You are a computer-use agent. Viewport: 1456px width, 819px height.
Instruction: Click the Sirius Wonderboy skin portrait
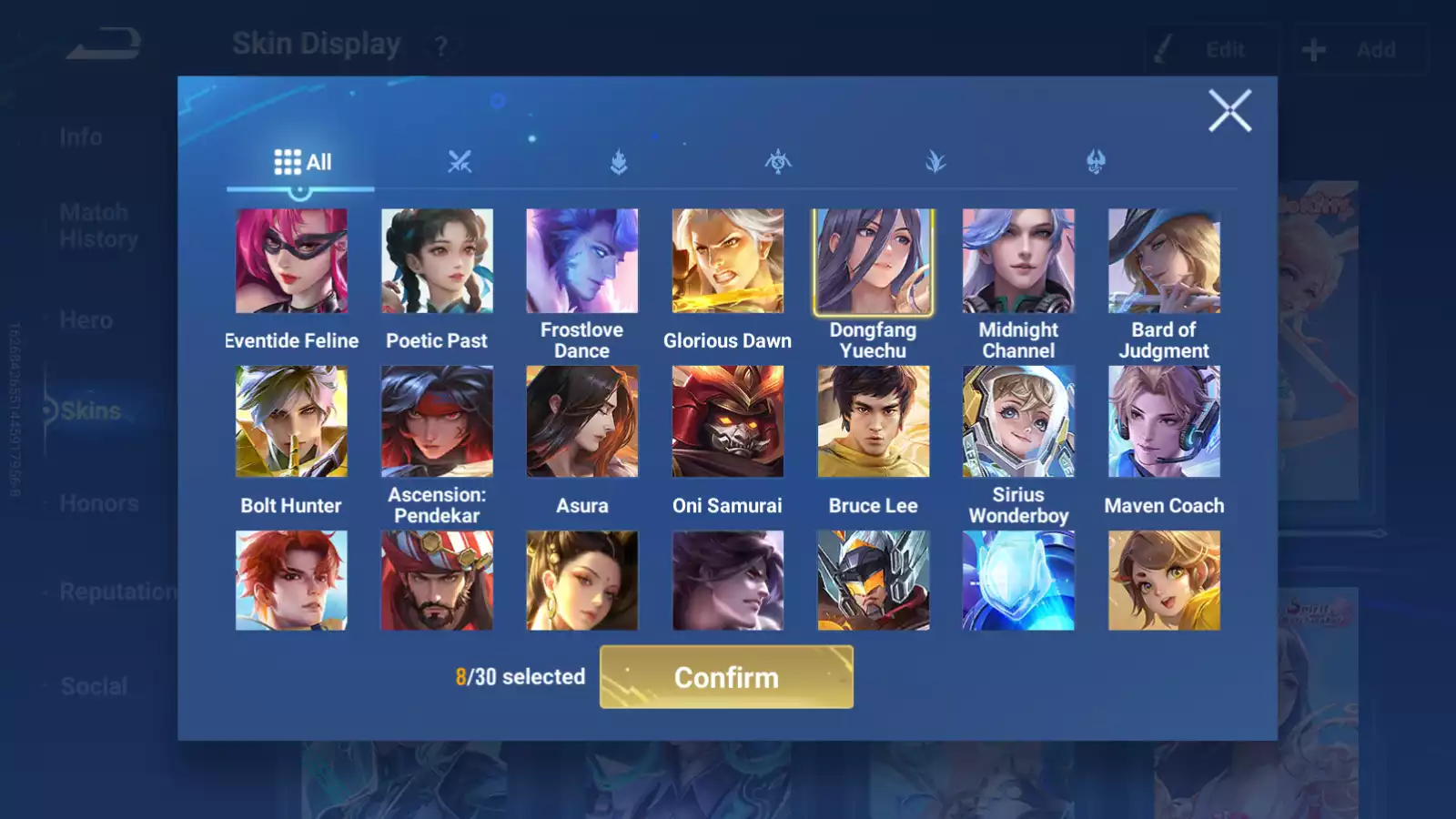point(1018,420)
